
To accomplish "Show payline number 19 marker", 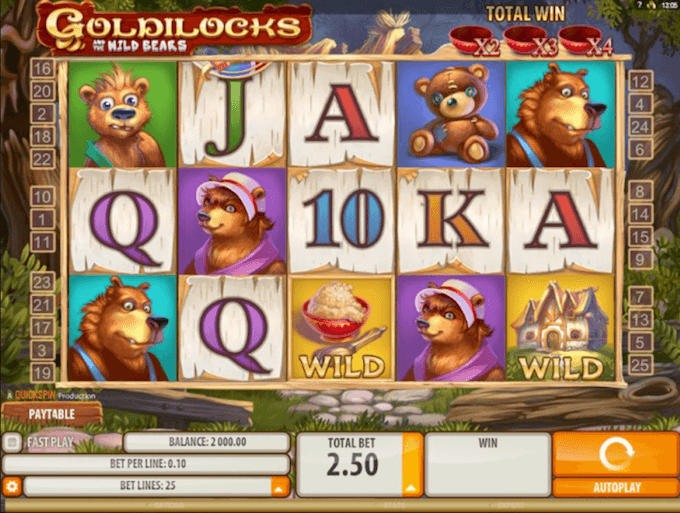I will click(42, 373).
